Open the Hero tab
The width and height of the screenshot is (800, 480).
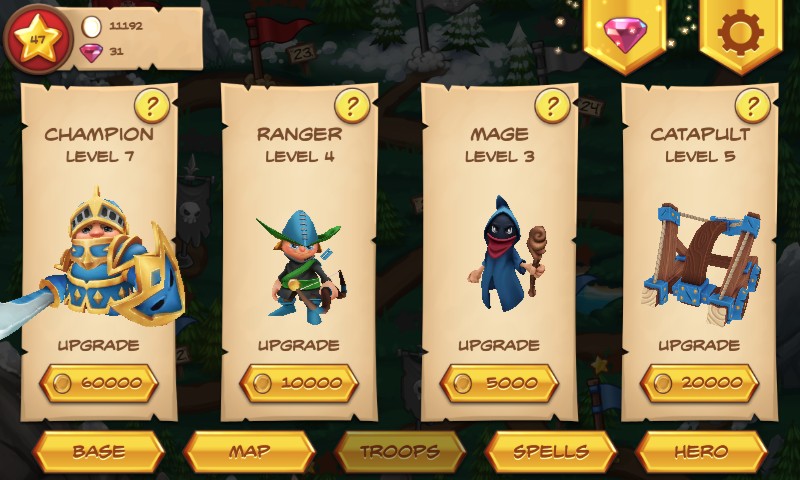pyautogui.click(x=700, y=451)
